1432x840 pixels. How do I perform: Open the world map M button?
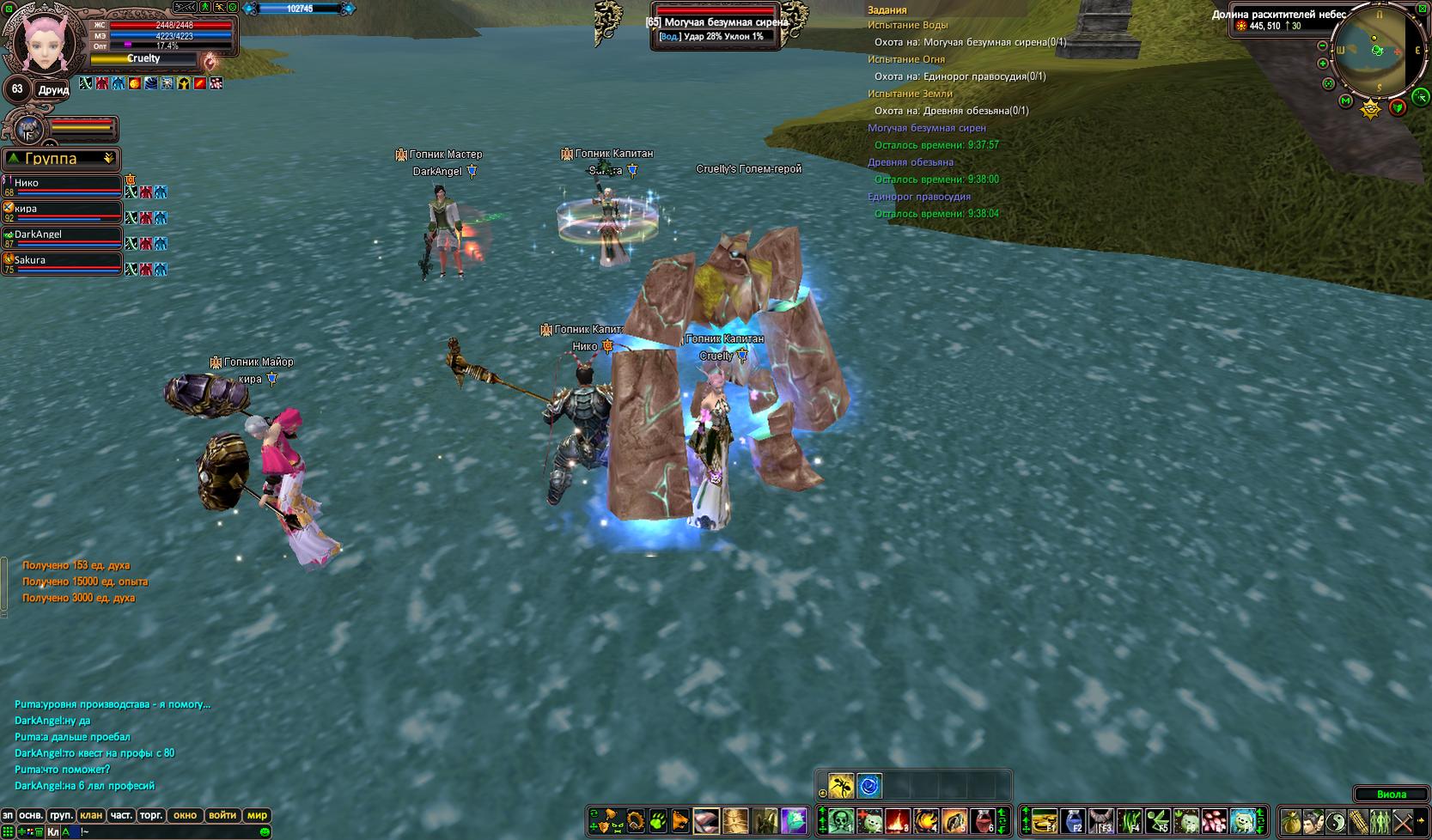pyautogui.click(x=1345, y=101)
